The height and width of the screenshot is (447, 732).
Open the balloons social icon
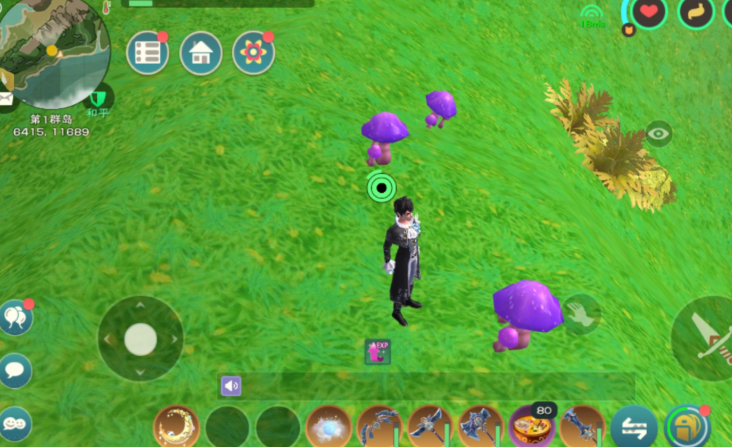click(x=15, y=317)
